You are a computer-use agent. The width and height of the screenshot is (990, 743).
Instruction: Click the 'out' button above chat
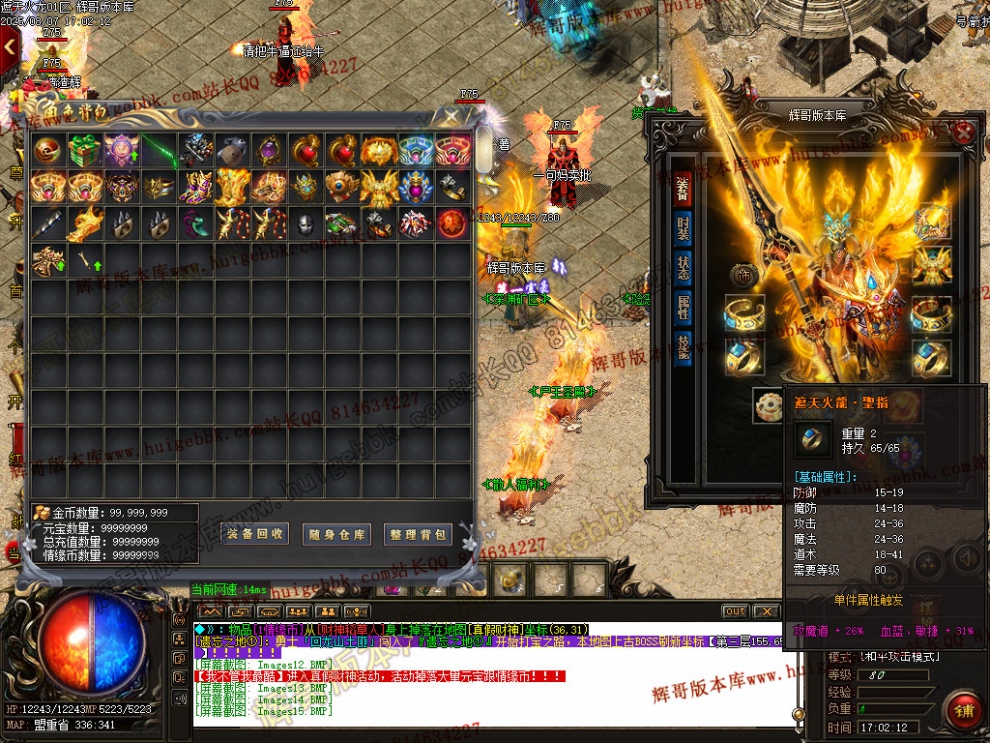(x=735, y=611)
